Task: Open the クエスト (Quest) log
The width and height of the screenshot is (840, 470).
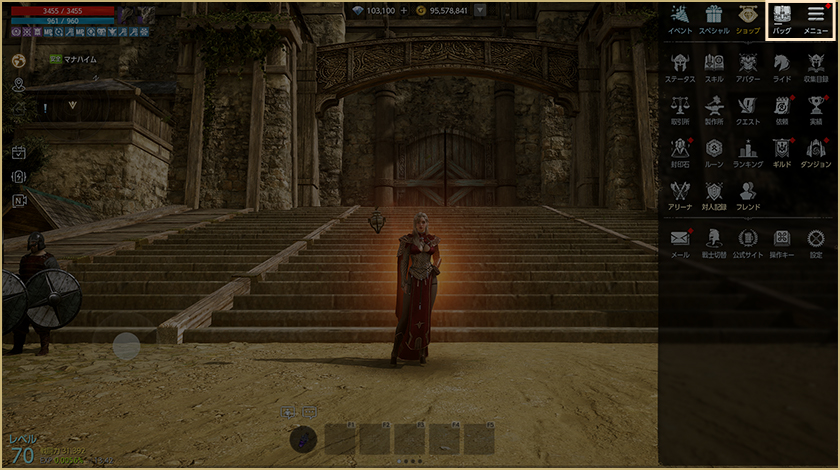Action: 747,108
